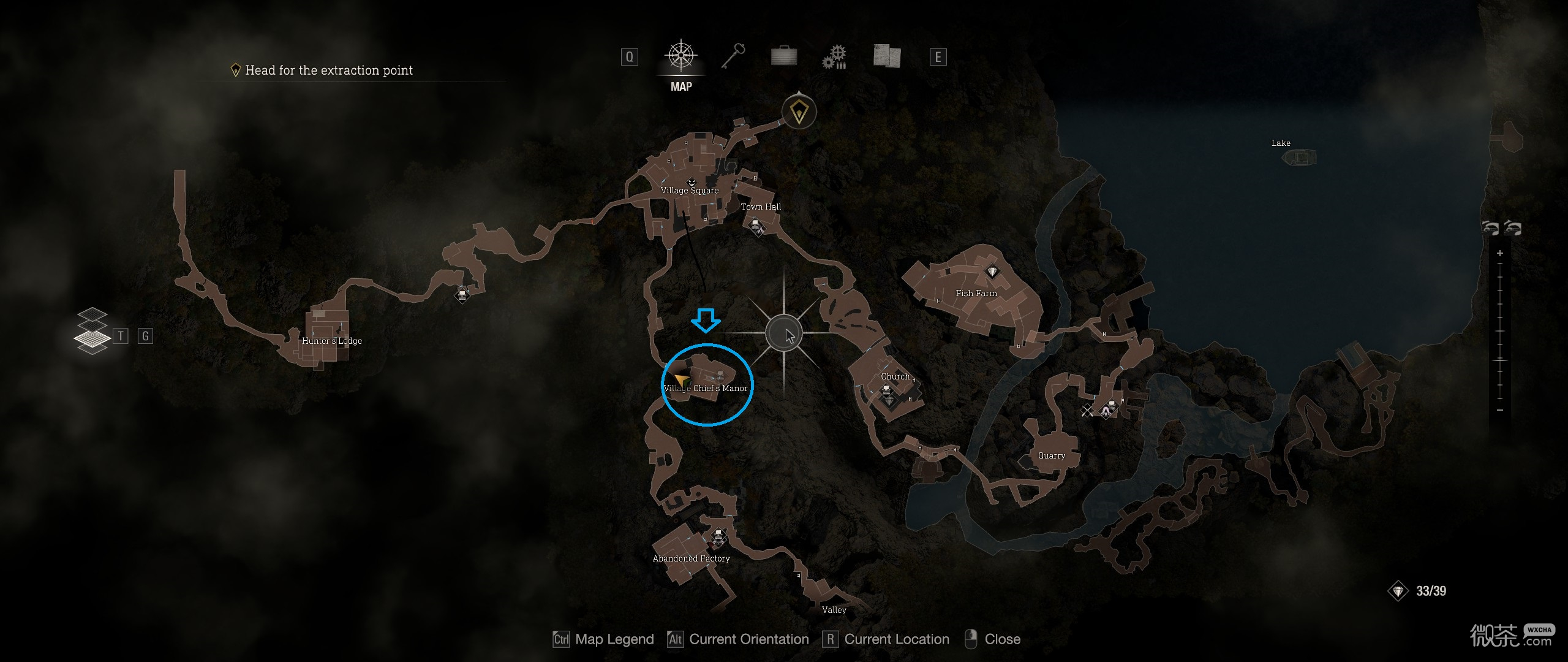Click the typewriter marker below Town Hall
The image size is (1568, 662).
pyautogui.click(x=756, y=227)
